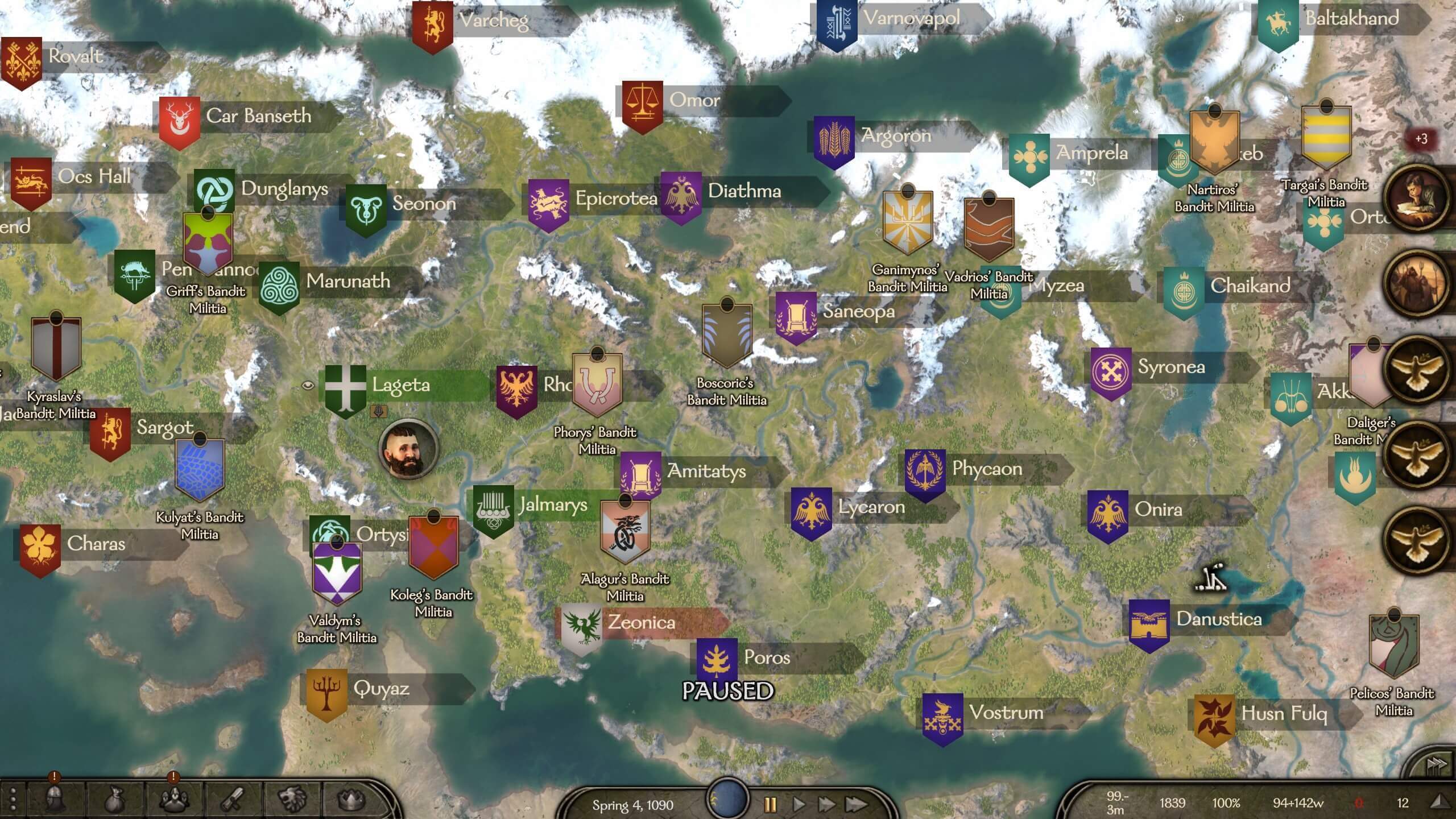The height and width of the screenshot is (819, 1456).
Task: Select the Lageta town nameplate
Action: [401, 385]
